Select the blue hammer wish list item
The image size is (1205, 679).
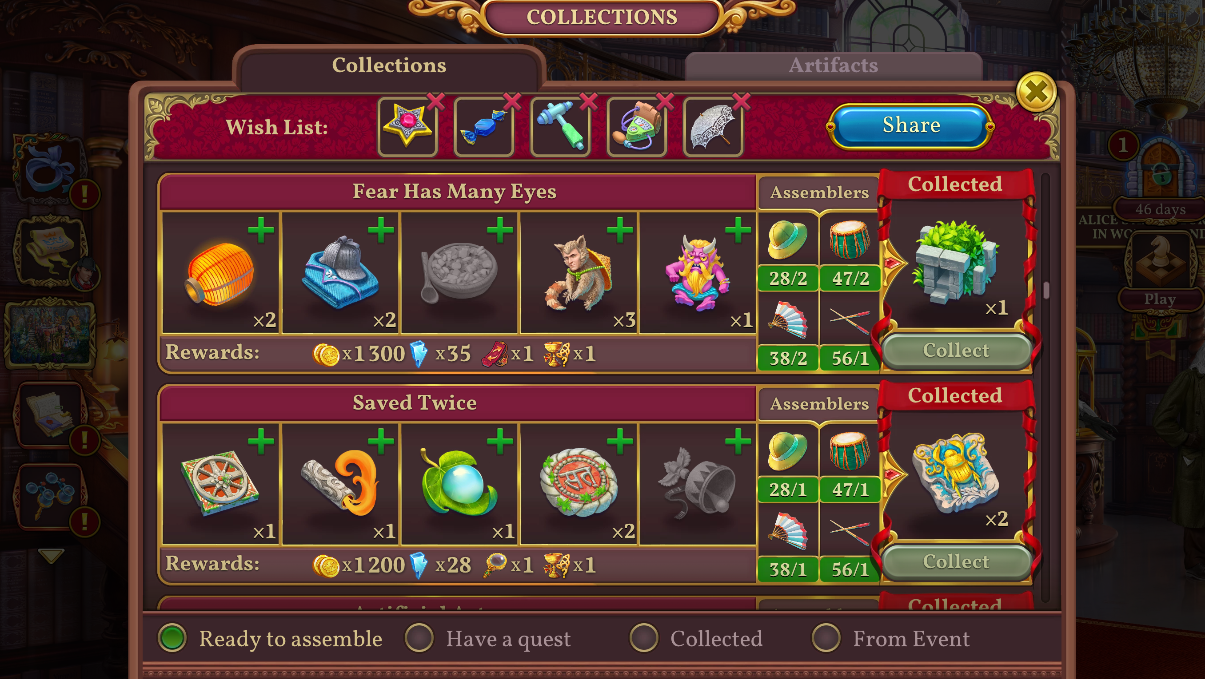click(x=559, y=128)
